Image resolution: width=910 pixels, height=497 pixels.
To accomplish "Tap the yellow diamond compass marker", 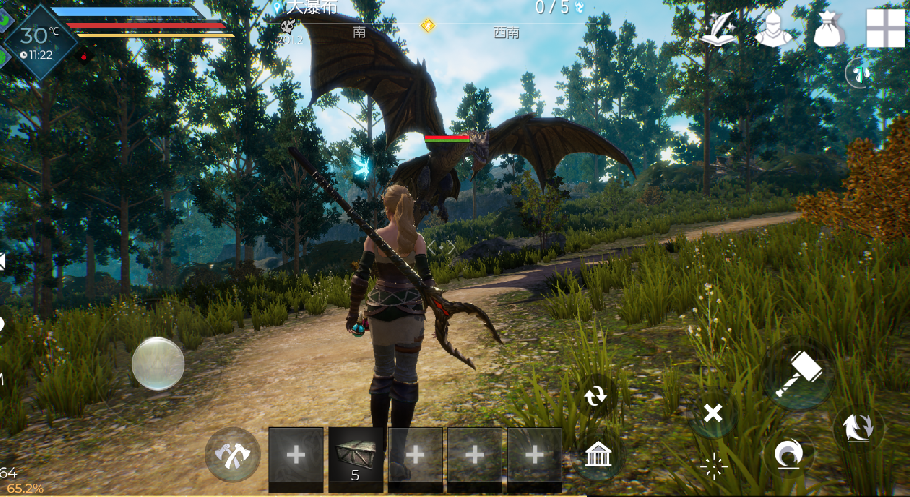I will (428, 25).
